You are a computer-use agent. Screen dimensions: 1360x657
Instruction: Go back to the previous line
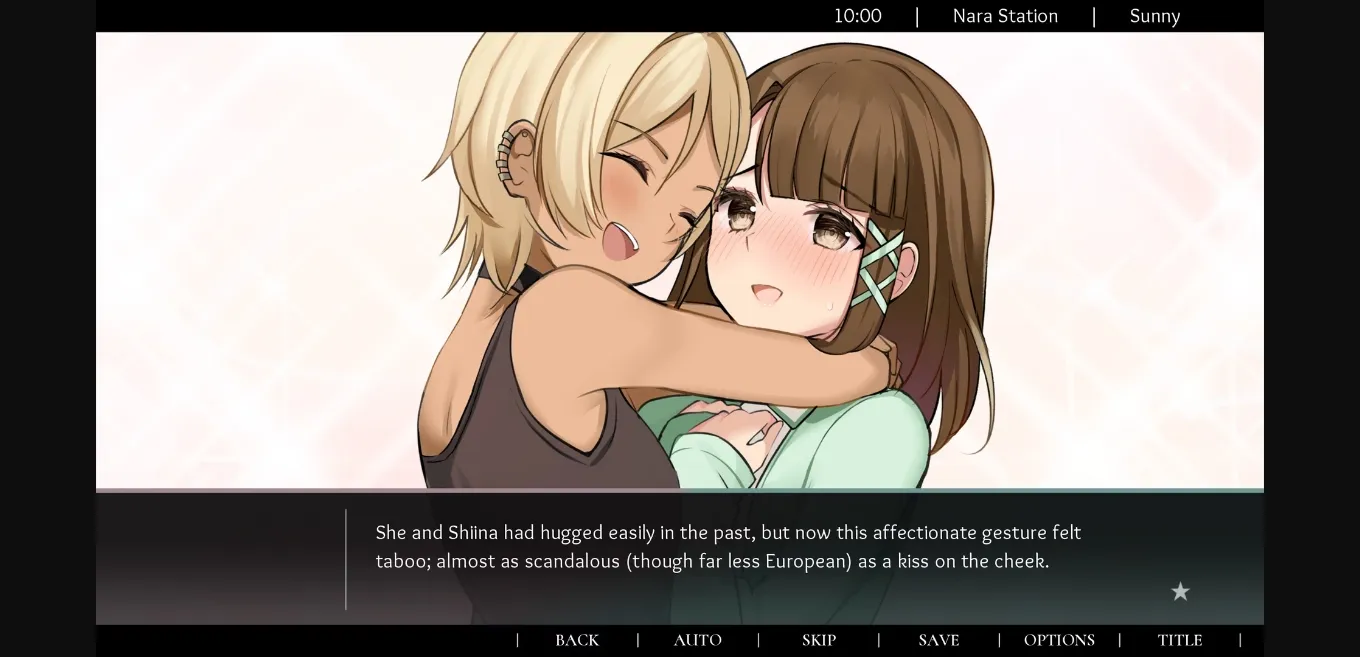coord(577,640)
